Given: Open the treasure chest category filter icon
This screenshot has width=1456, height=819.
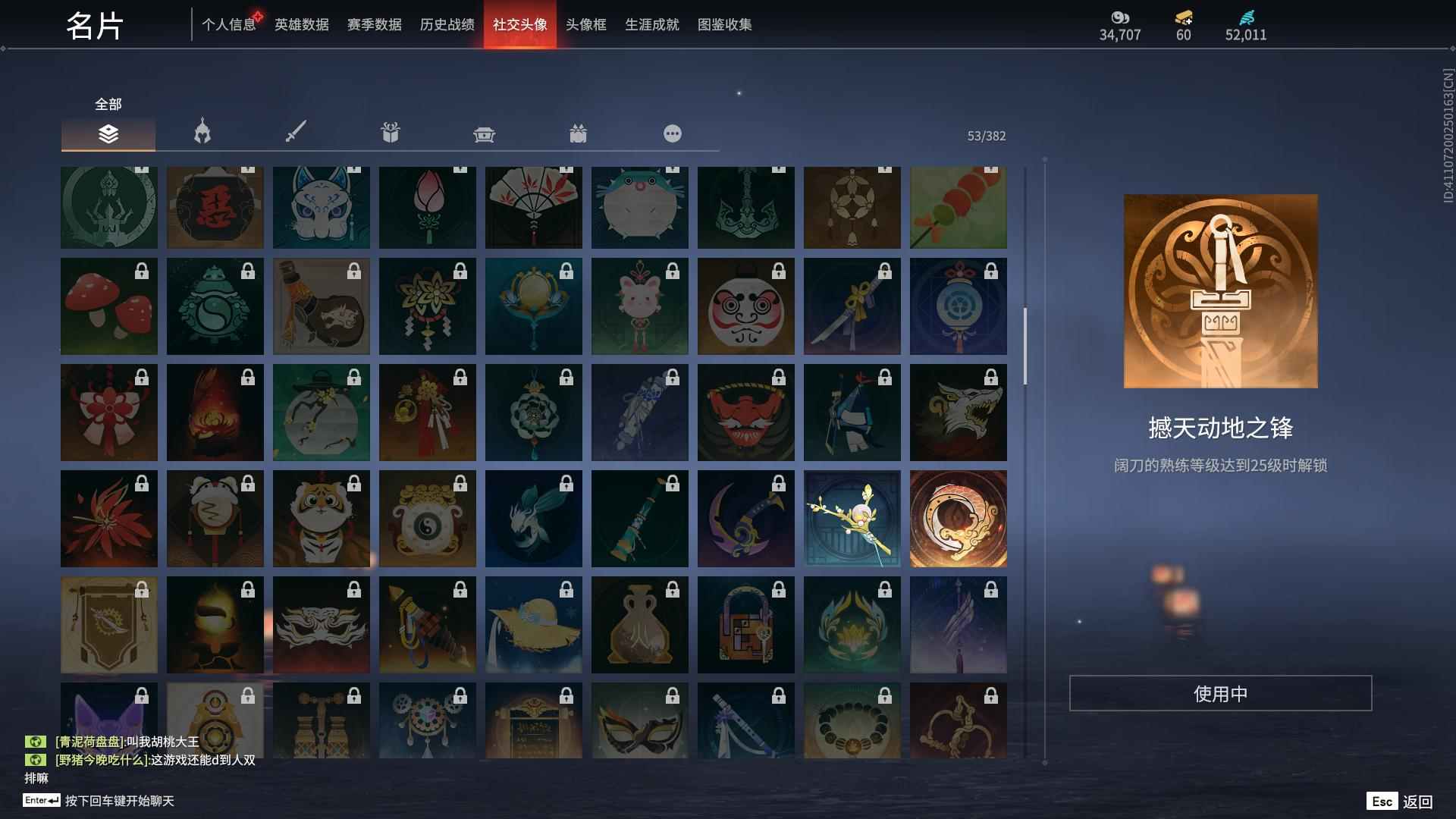Looking at the screenshot, I should coord(484,133).
